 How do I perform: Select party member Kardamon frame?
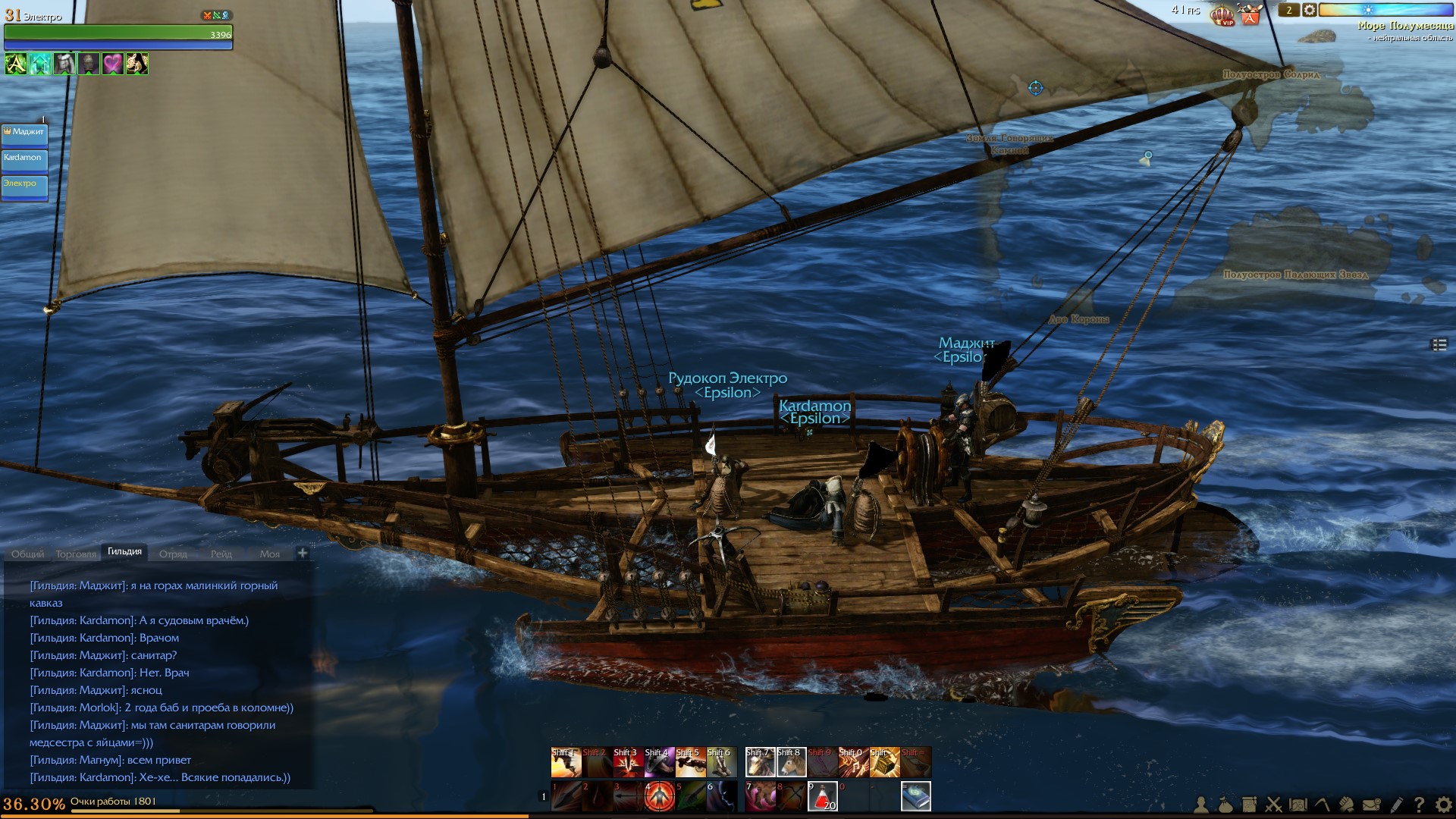pos(25,161)
